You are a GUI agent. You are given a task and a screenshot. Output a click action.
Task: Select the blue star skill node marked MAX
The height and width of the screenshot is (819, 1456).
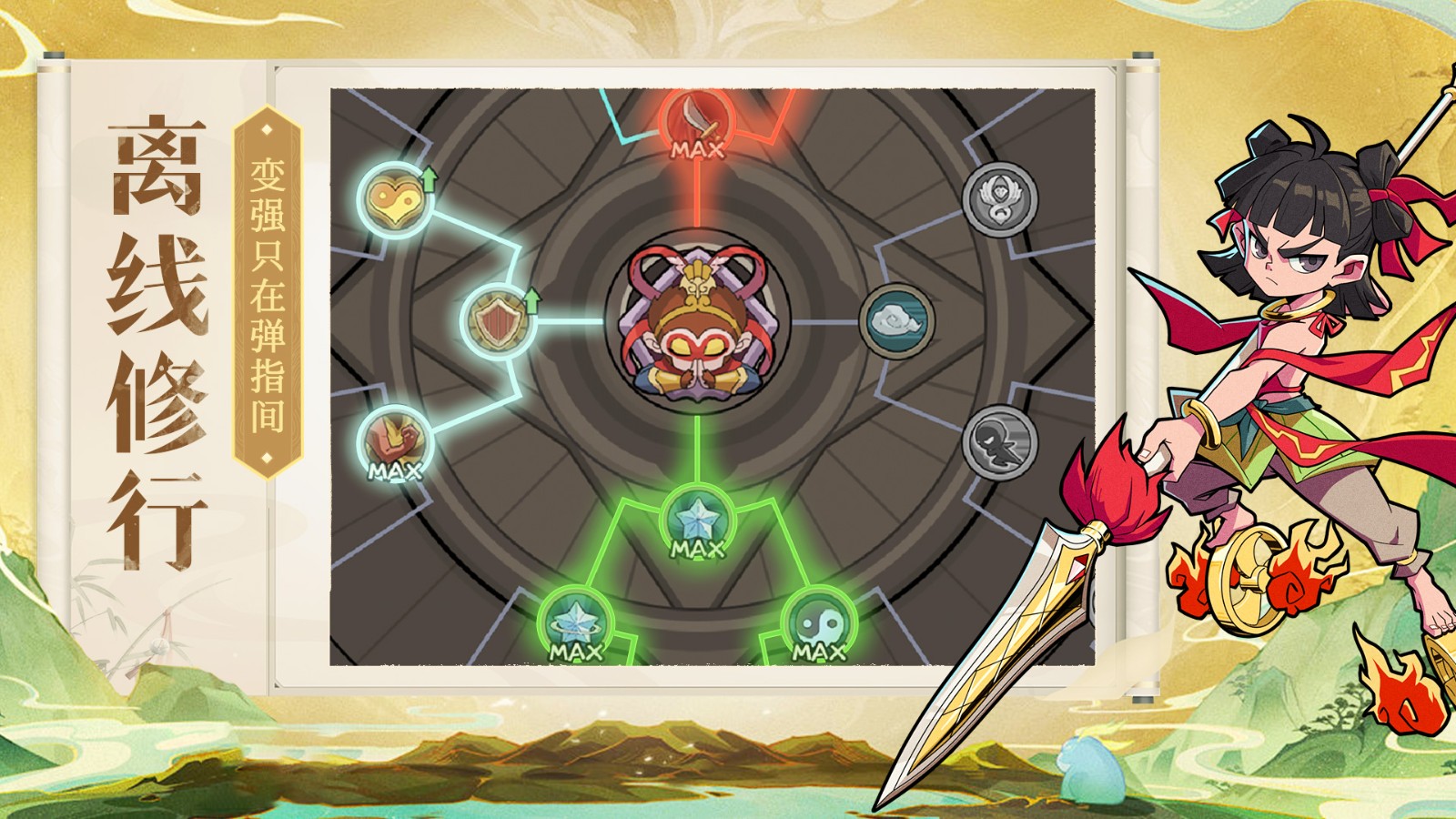(697, 521)
